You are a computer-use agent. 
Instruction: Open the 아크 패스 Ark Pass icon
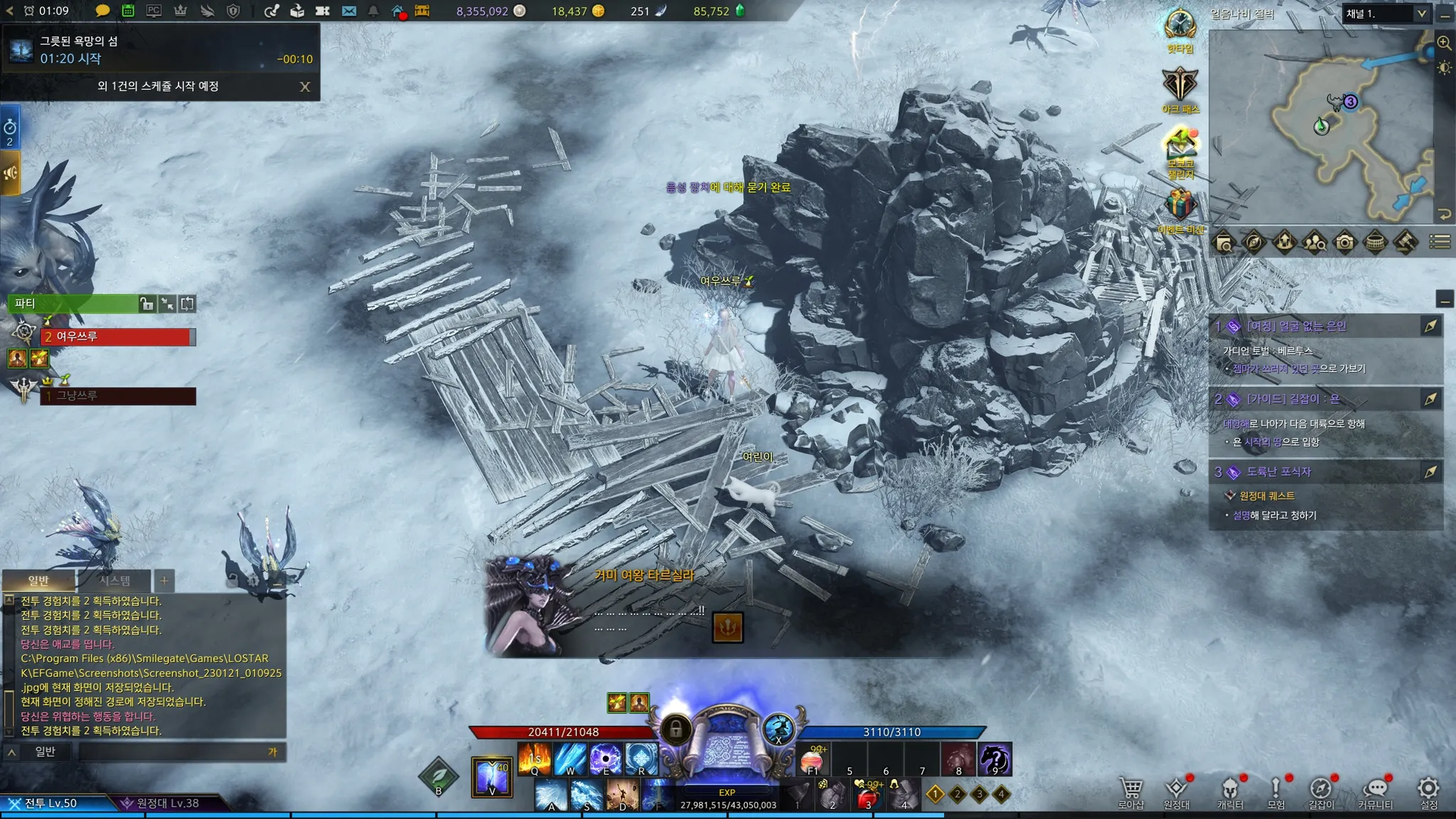click(x=1180, y=87)
